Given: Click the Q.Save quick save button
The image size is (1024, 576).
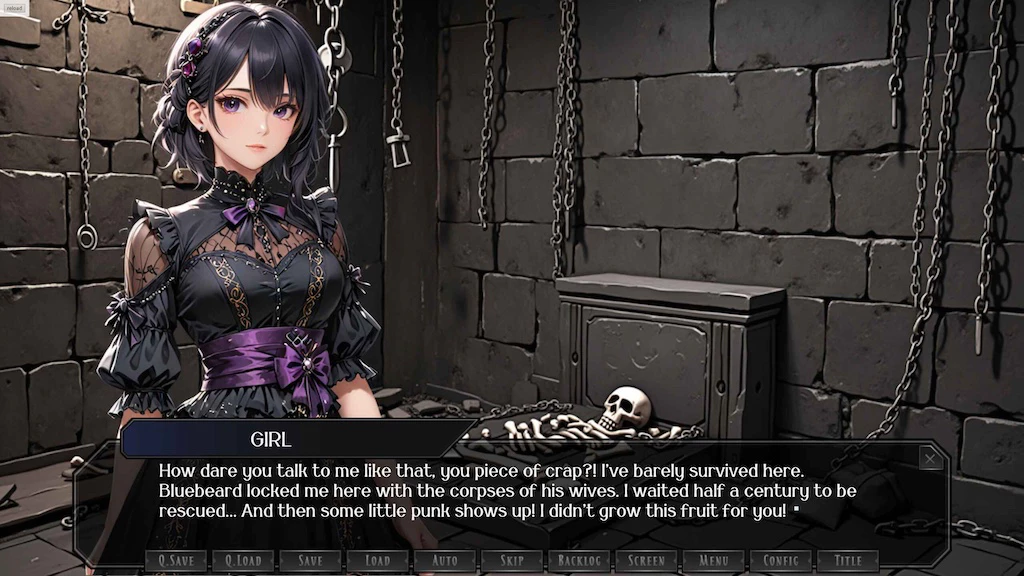Looking at the screenshot, I should [176, 560].
